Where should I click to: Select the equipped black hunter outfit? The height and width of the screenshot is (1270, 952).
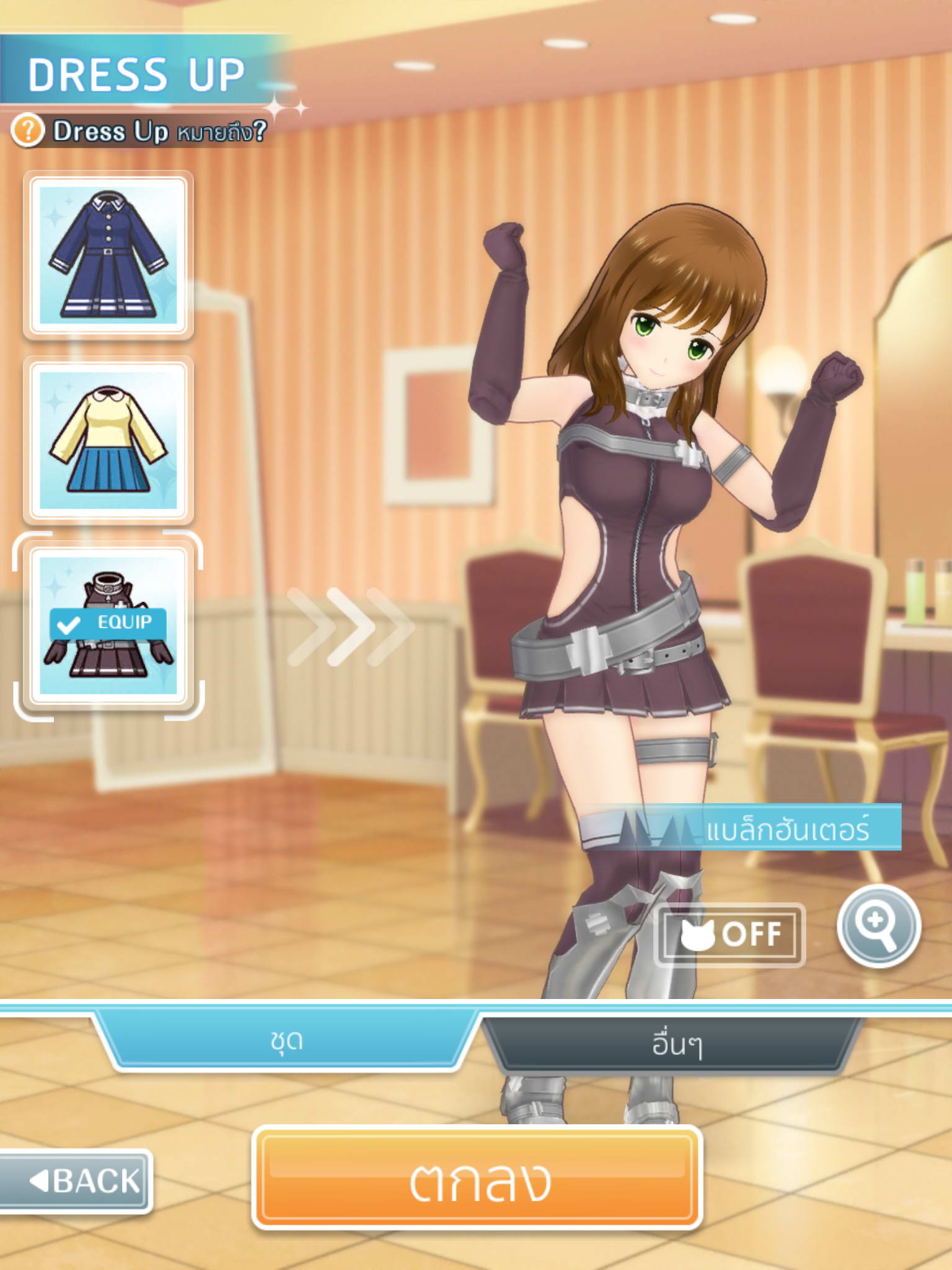108,625
